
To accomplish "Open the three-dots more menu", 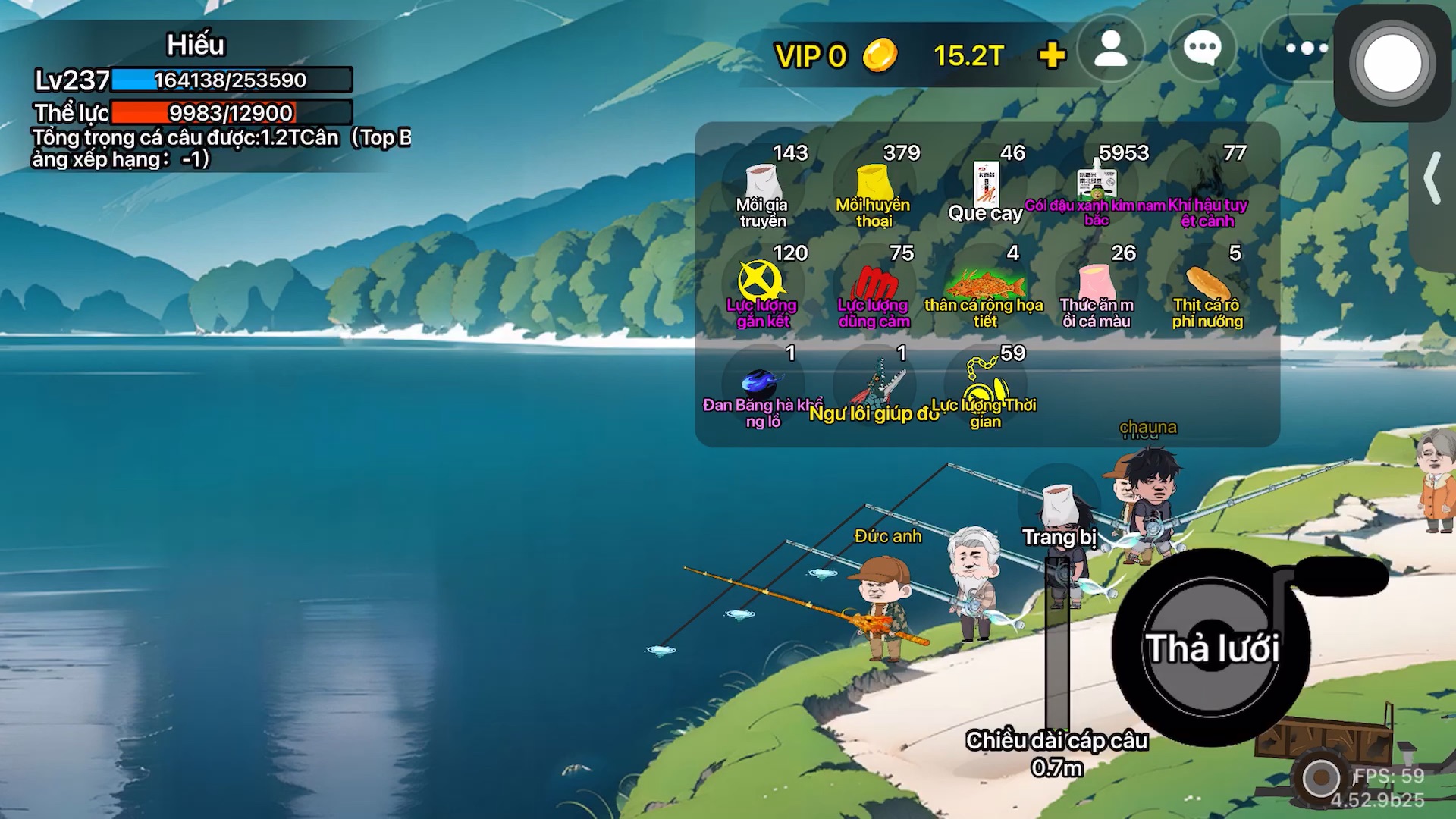I will (1306, 49).
